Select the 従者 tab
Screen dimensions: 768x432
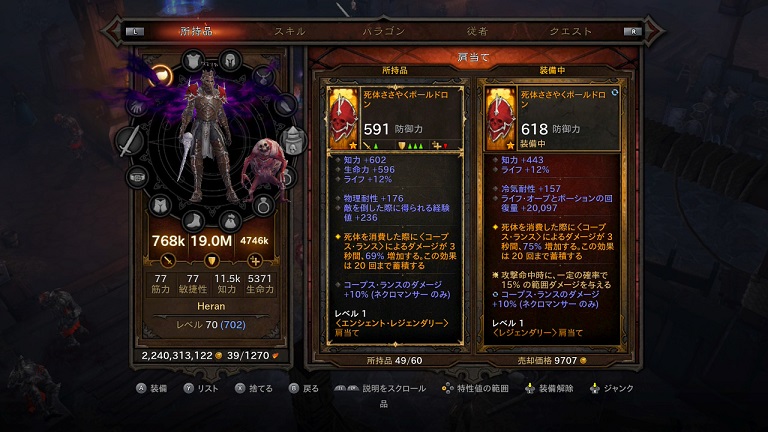[476, 31]
